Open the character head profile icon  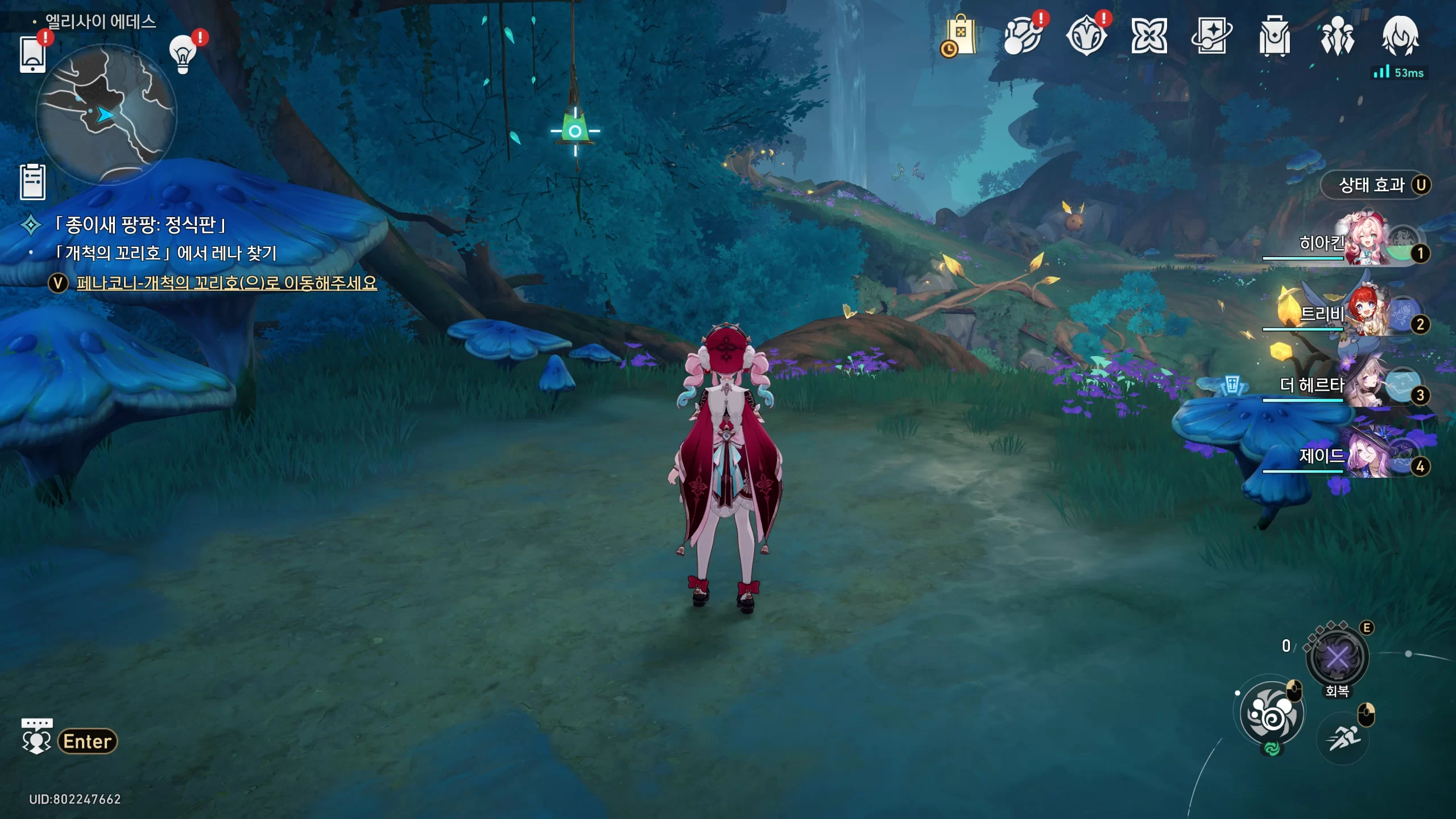pyautogui.click(x=1400, y=36)
